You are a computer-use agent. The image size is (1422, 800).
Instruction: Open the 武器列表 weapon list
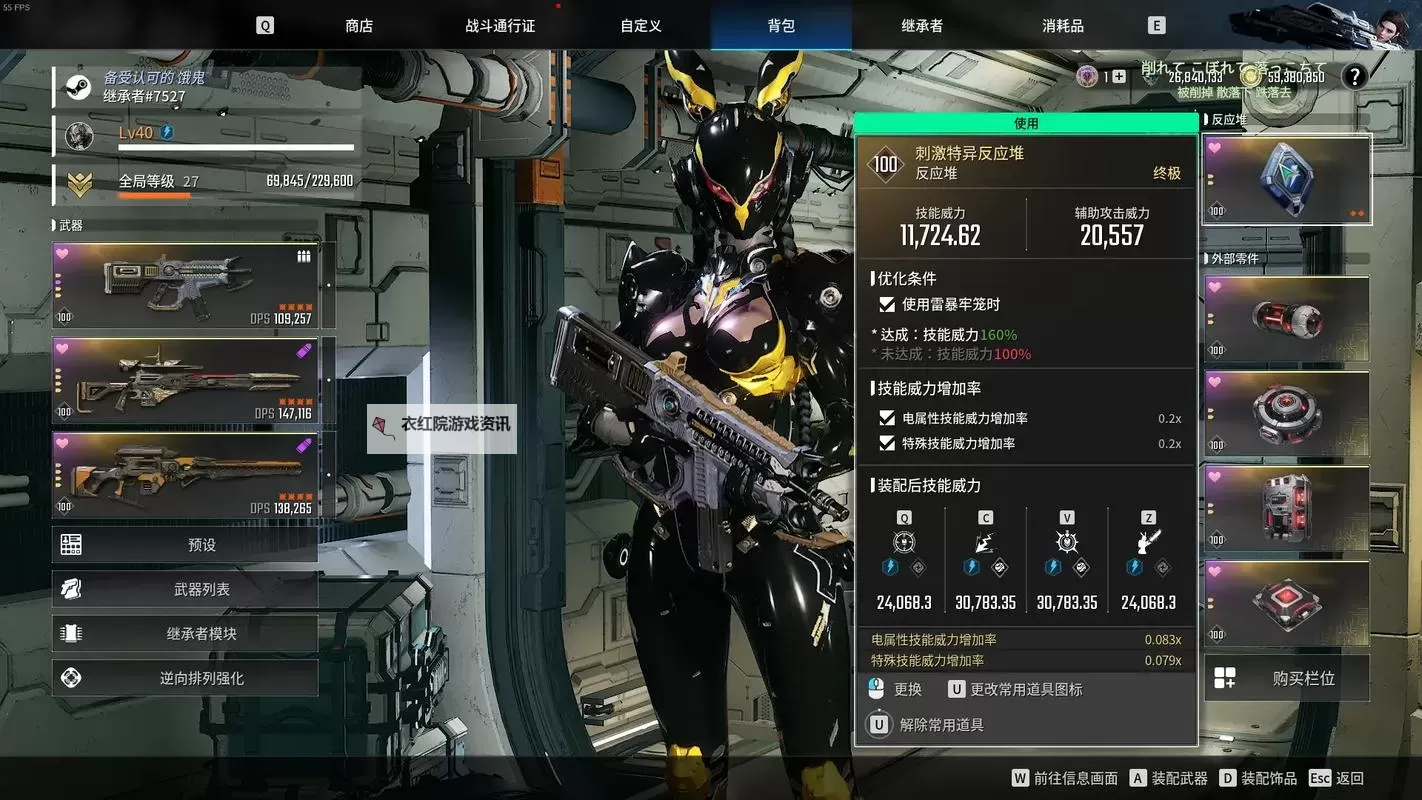[186, 590]
